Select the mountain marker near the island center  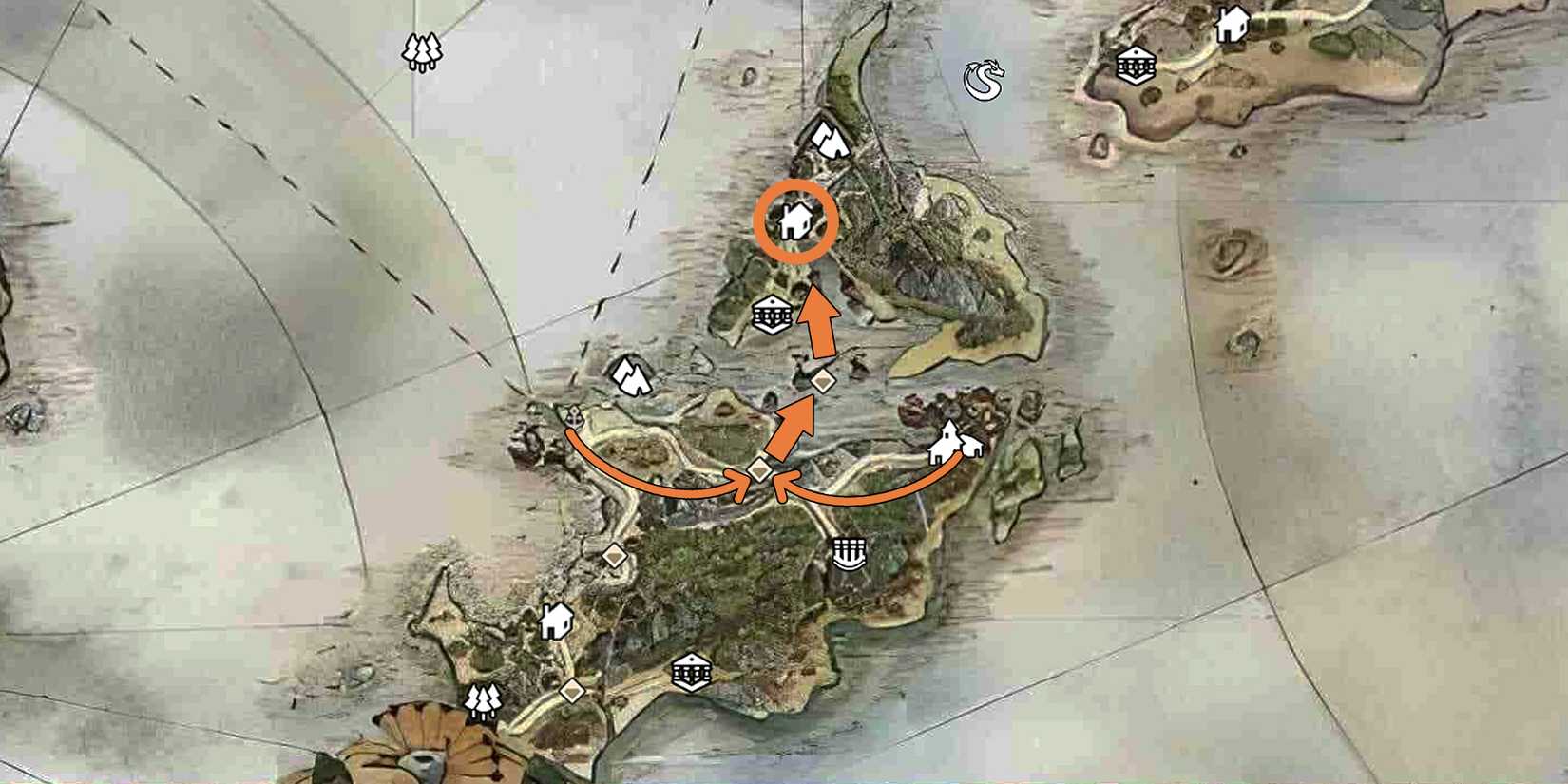pos(630,374)
